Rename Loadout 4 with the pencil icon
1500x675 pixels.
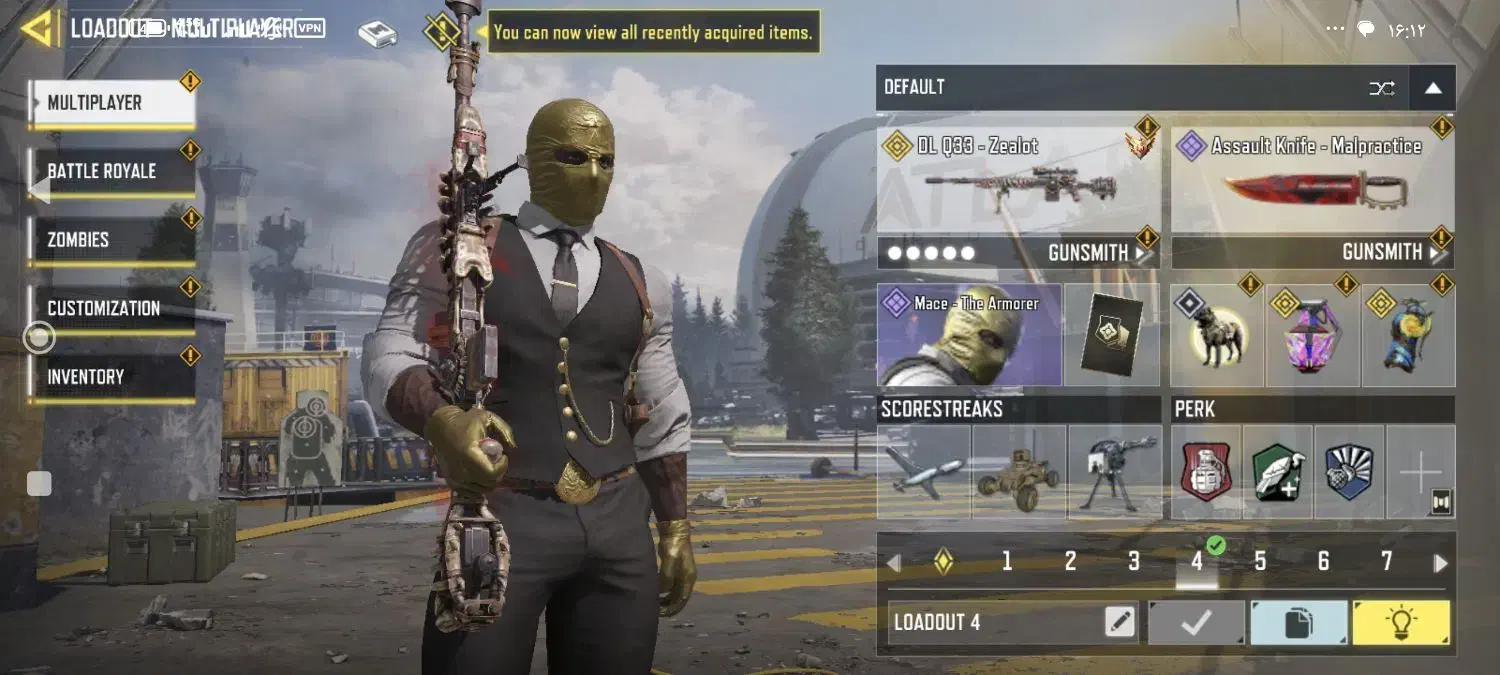click(x=1120, y=623)
